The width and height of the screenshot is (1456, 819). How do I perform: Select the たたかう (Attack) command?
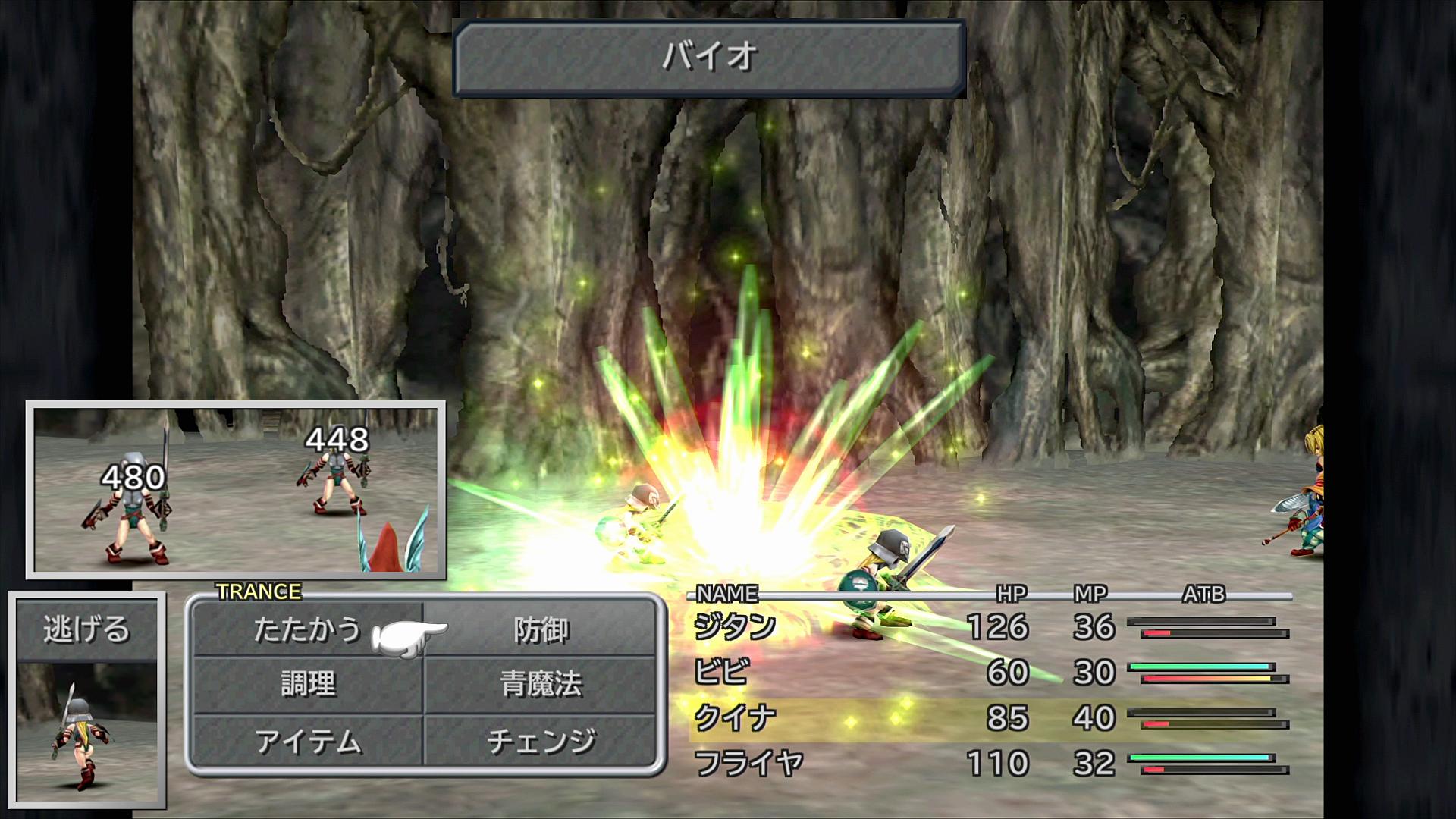click(307, 630)
